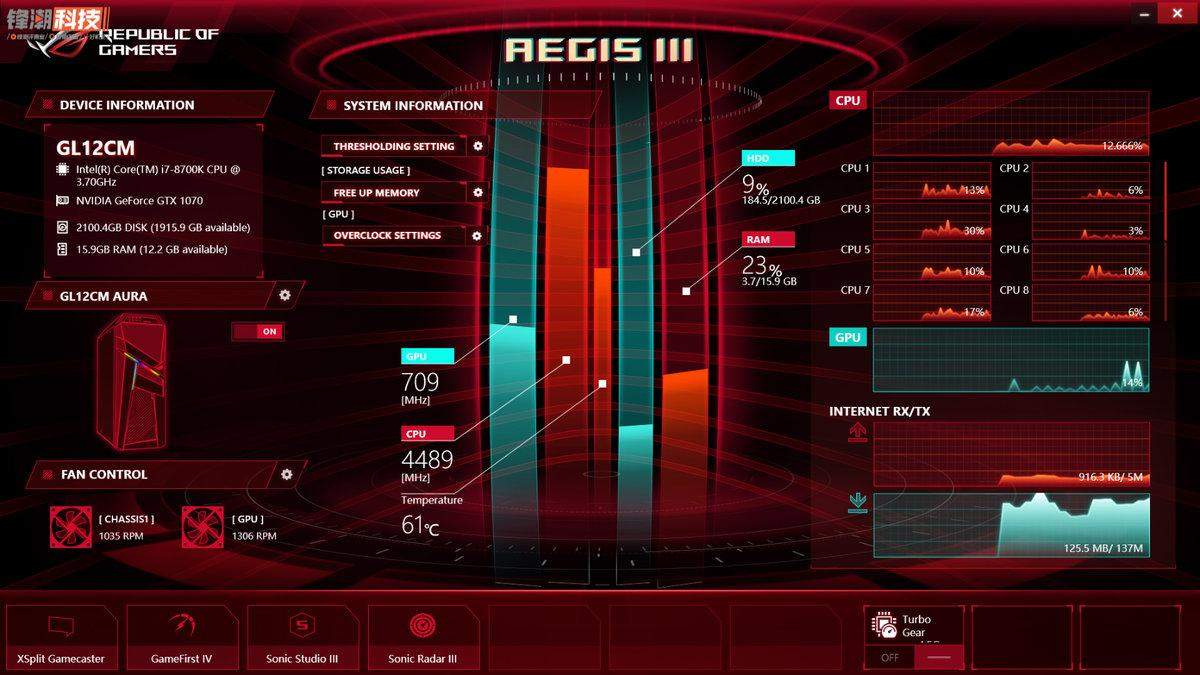Viewport: 1200px width, 675px height.
Task: Close the Aegis III window
Action: click(x=1176, y=12)
